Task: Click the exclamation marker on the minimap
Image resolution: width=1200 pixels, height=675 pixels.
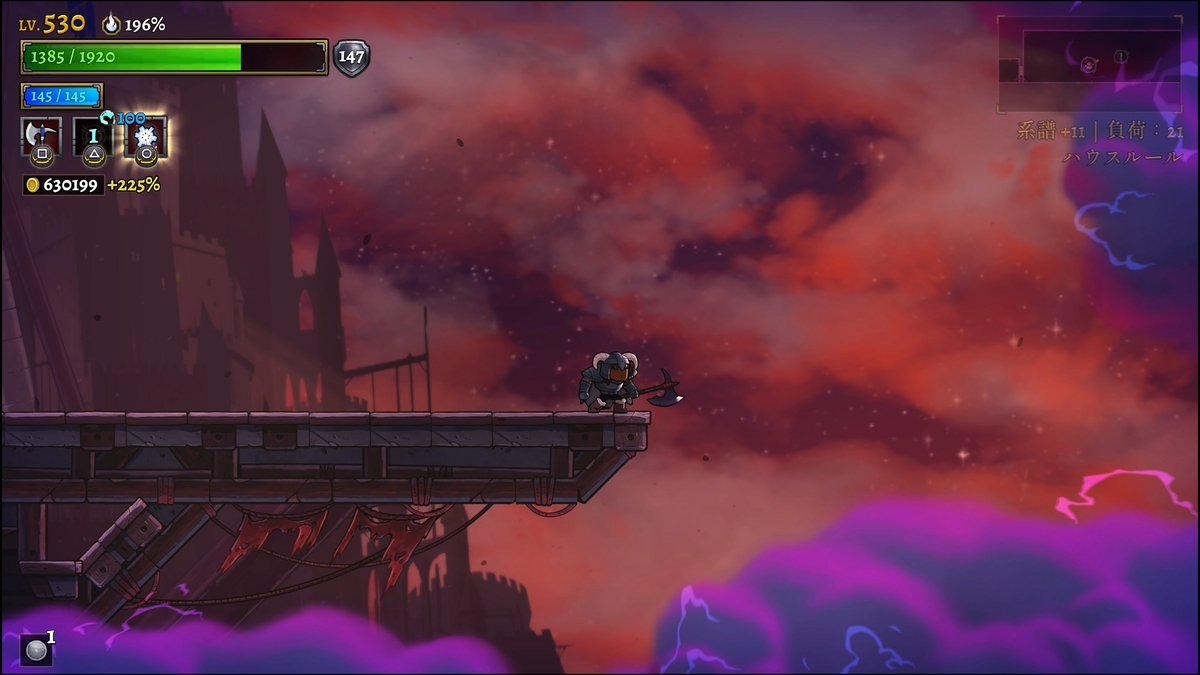Action: click(x=1121, y=57)
